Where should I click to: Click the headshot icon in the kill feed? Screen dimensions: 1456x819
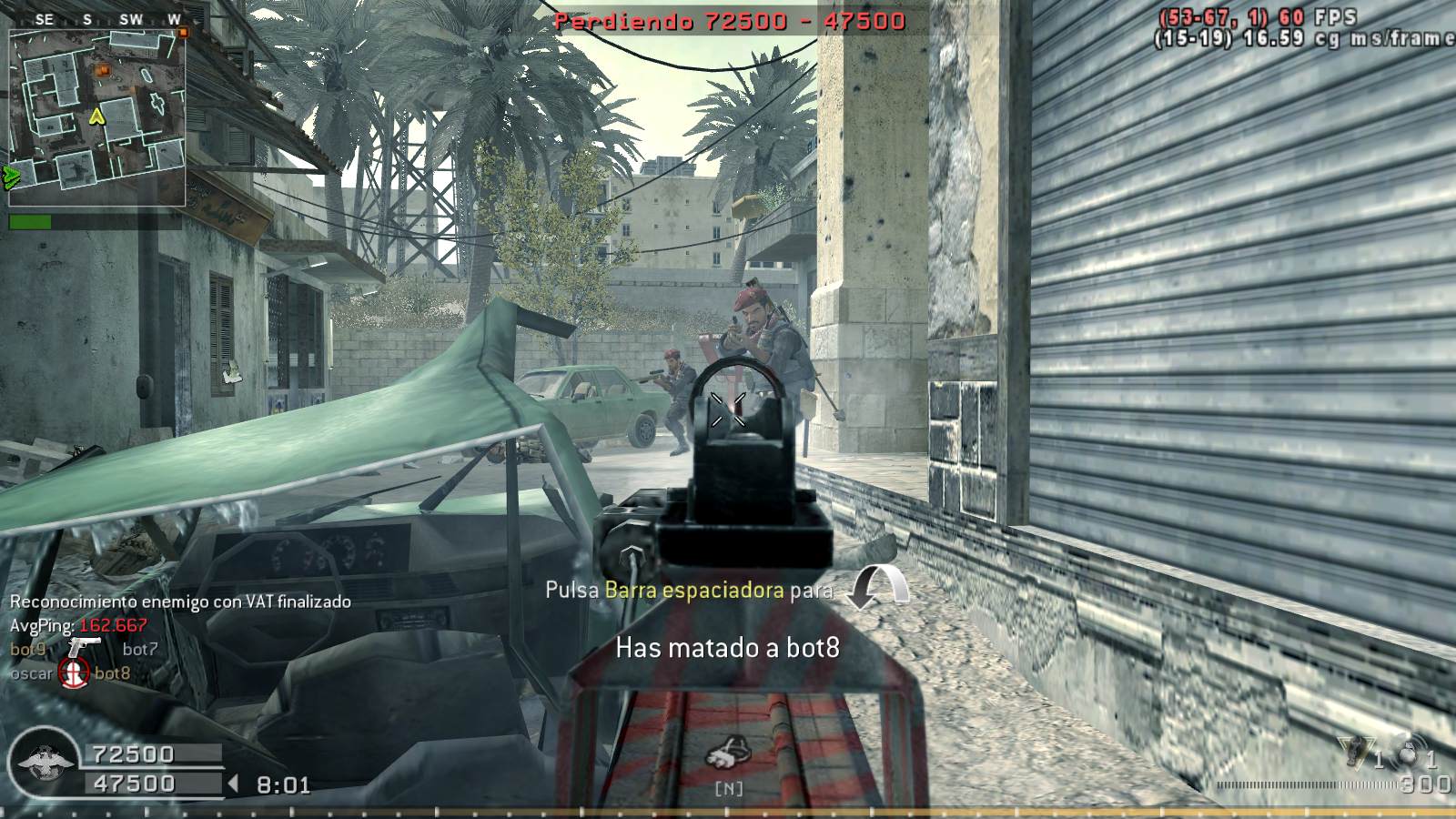coord(74,673)
